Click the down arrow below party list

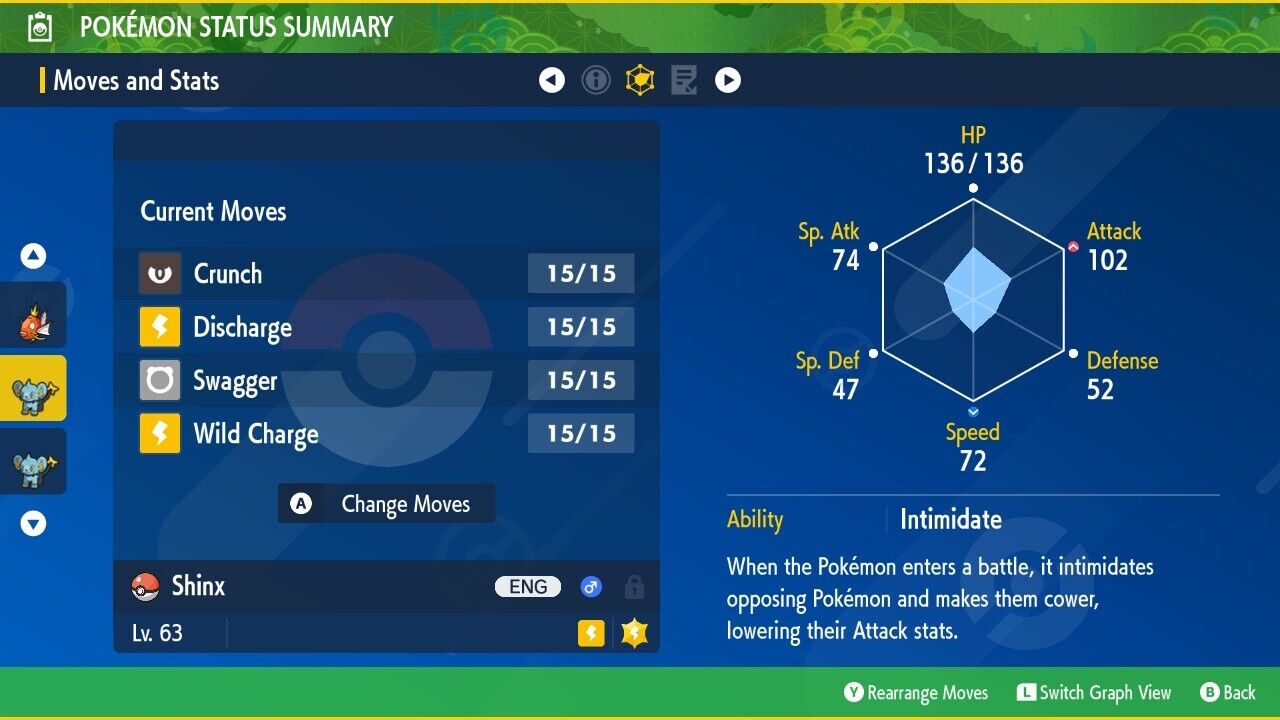(x=33, y=523)
